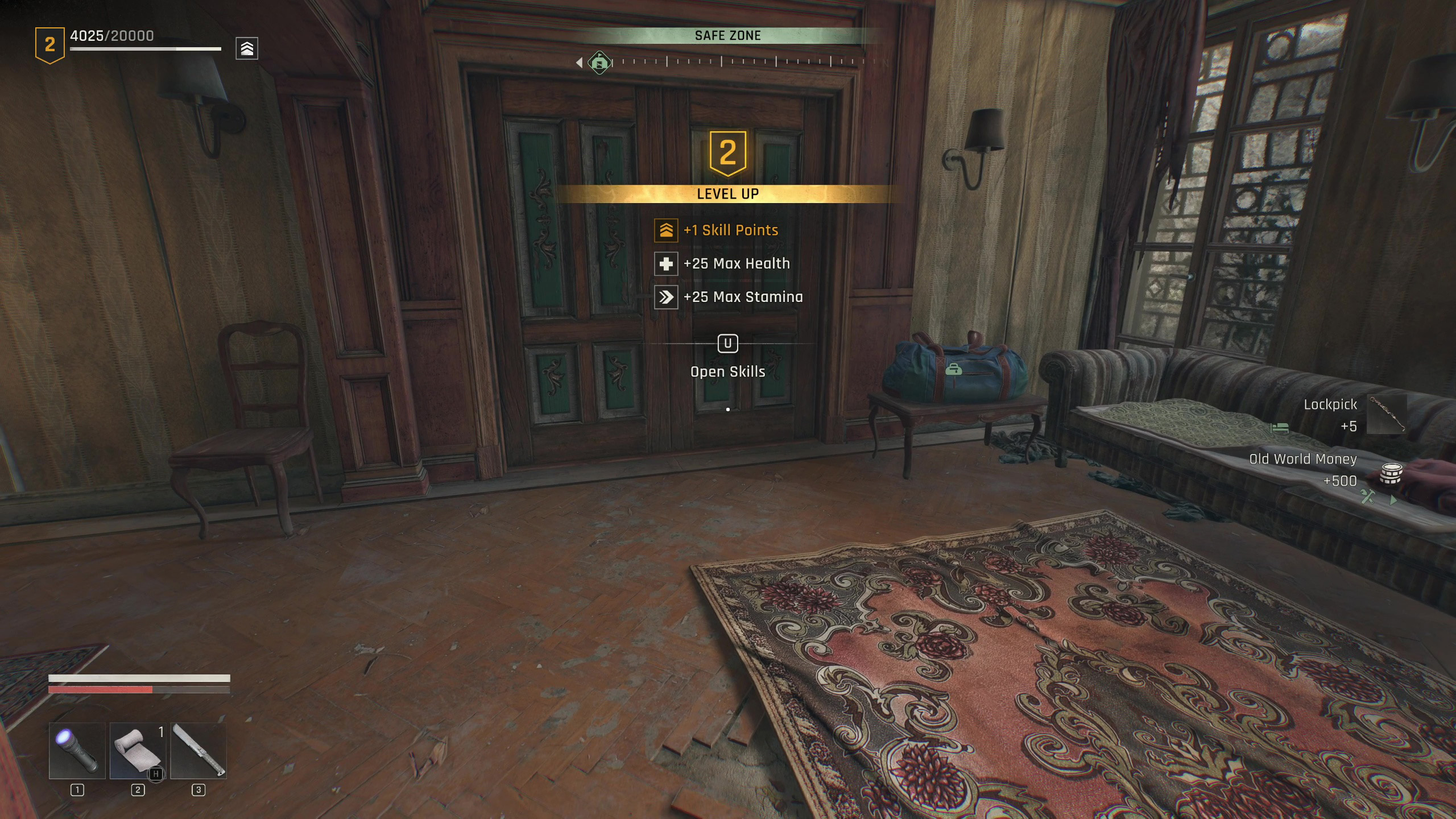The width and height of the screenshot is (1456, 819).
Task: Click the safe zone marker on compass
Action: 599,62
